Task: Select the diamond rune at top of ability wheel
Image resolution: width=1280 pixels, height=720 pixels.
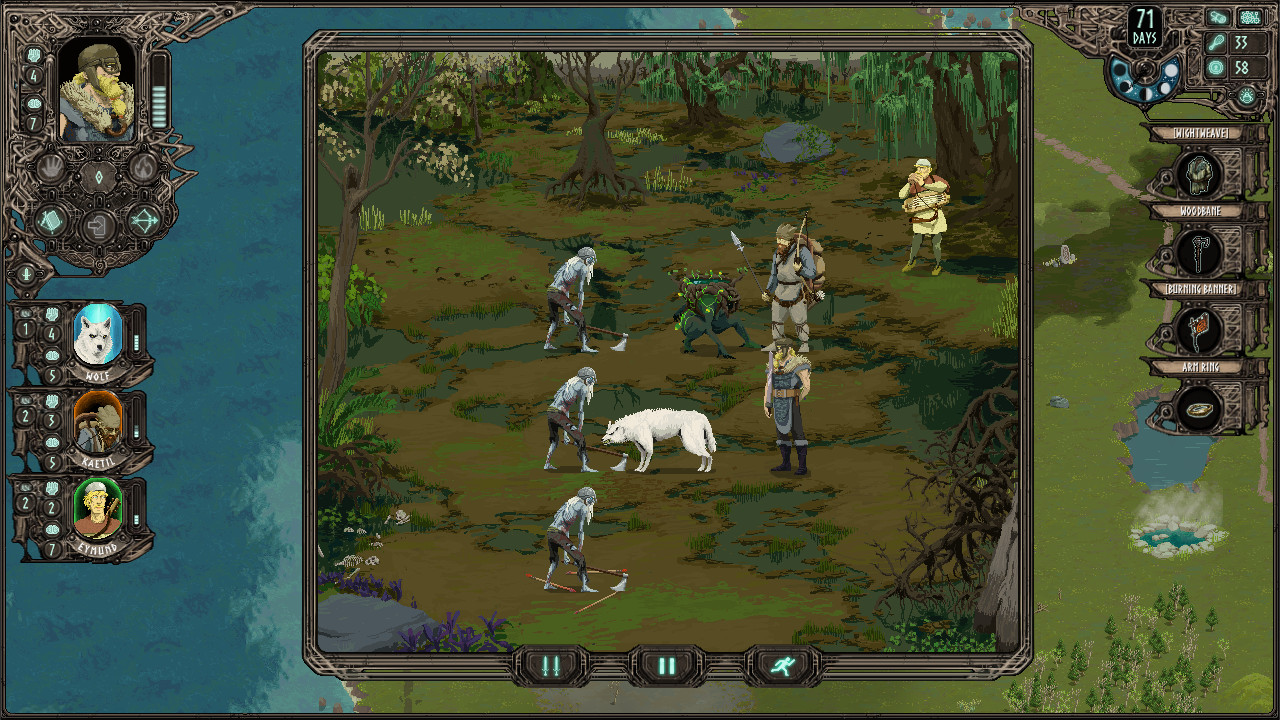Action: (x=99, y=175)
